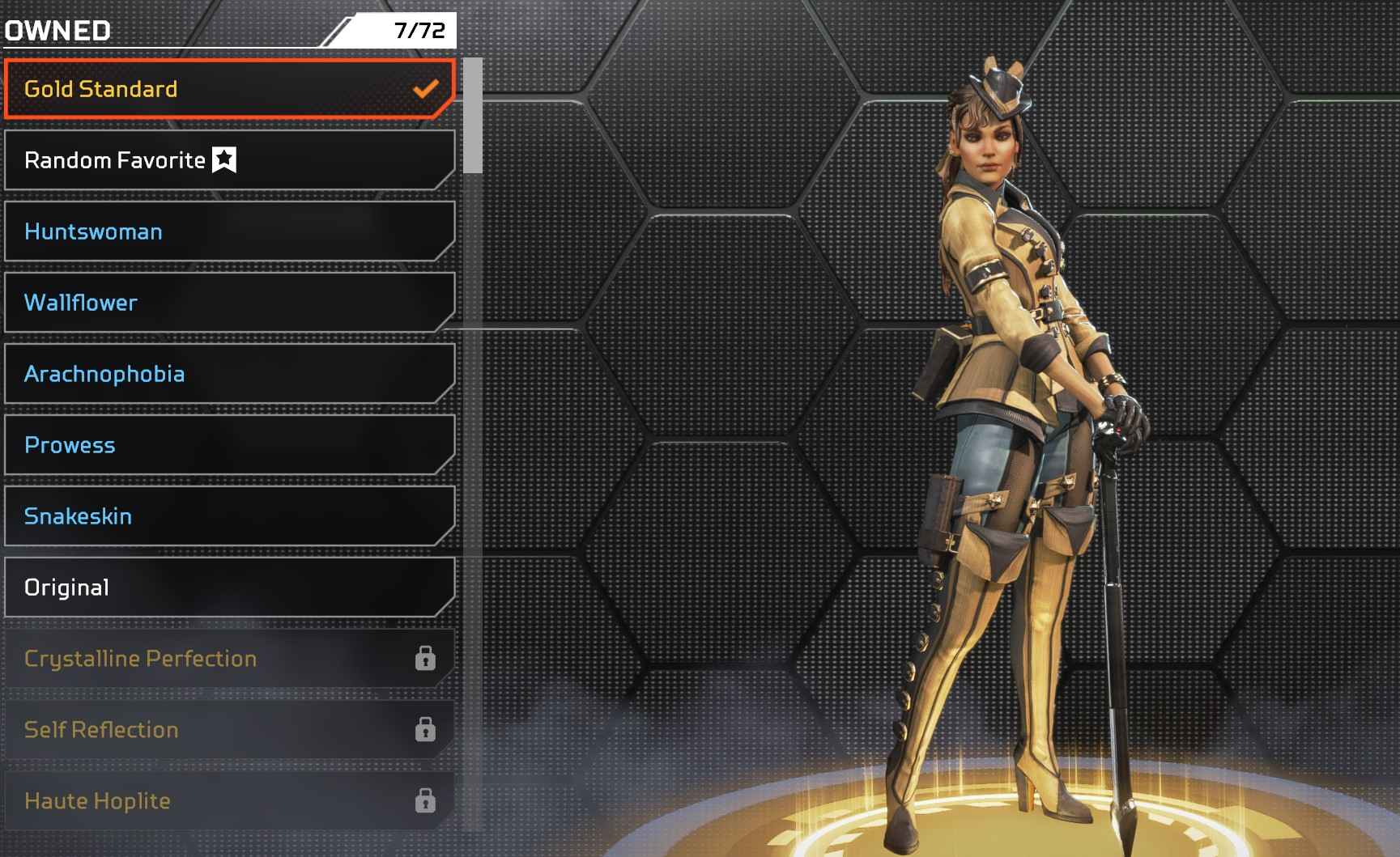Equip the Huntswoman skin
Image resolution: width=1400 pixels, height=857 pixels.
point(229,231)
